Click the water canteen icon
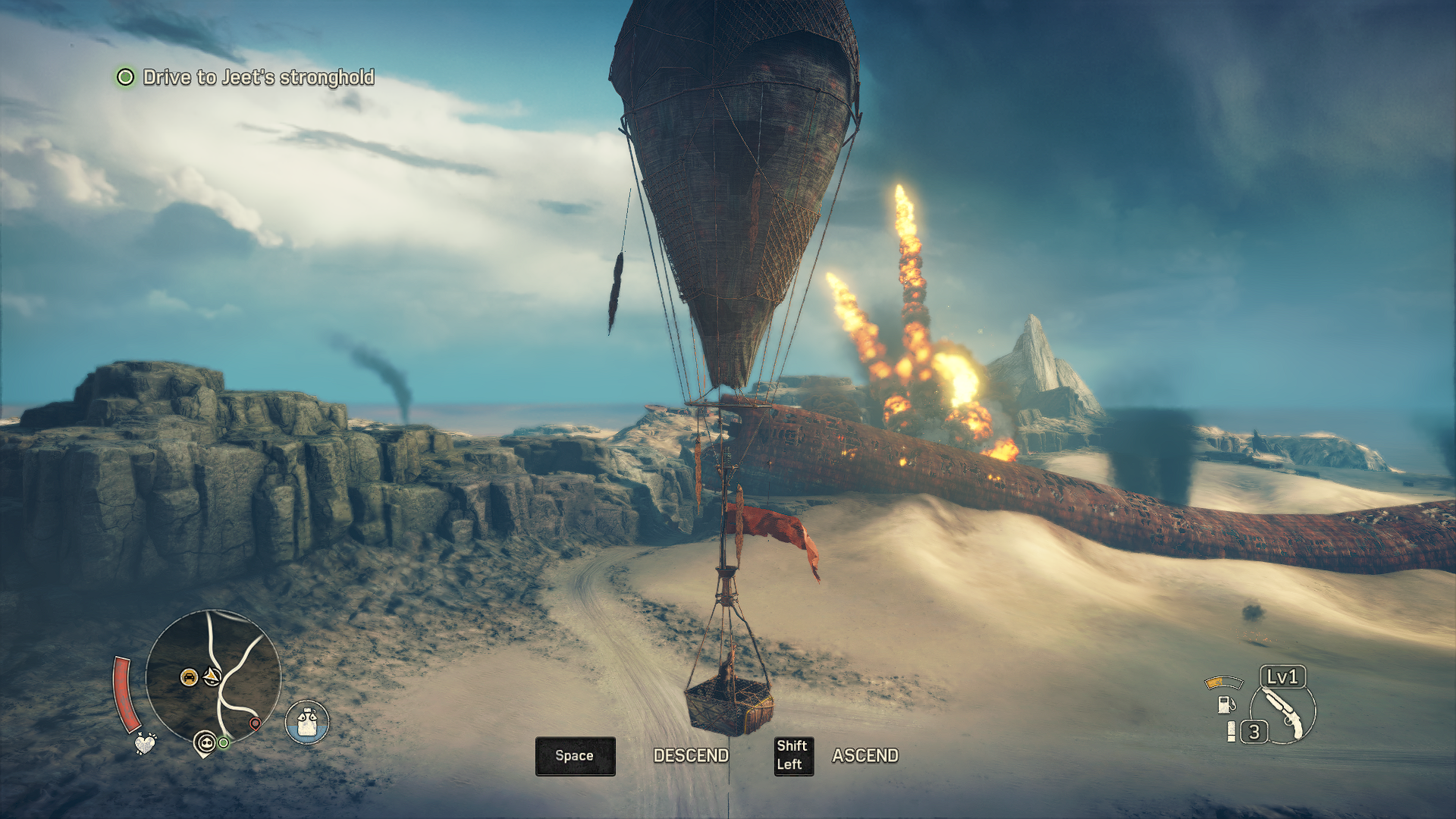 click(307, 722)
